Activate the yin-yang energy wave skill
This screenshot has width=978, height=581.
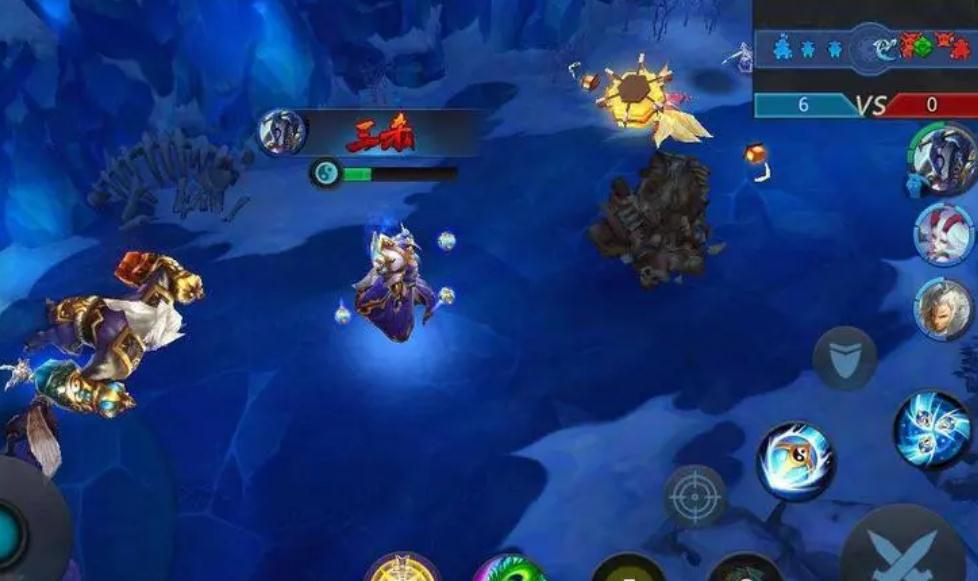[795, 461]
